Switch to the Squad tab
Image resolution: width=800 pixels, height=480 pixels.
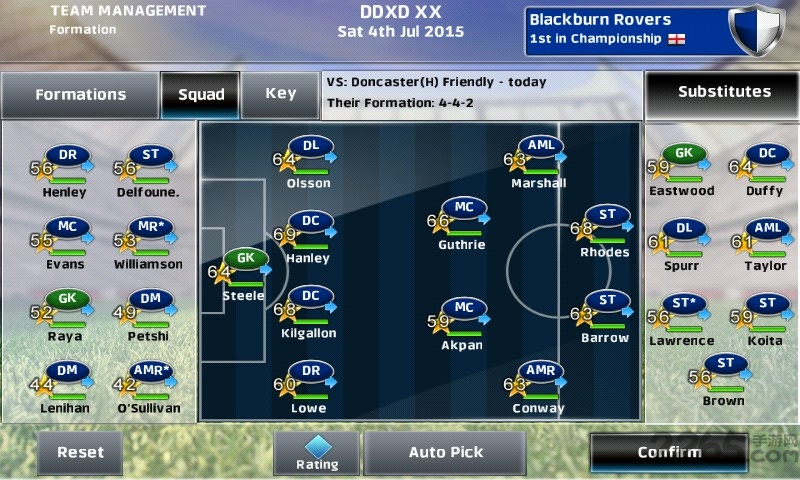pyautogui.click(x=201, y=95)
